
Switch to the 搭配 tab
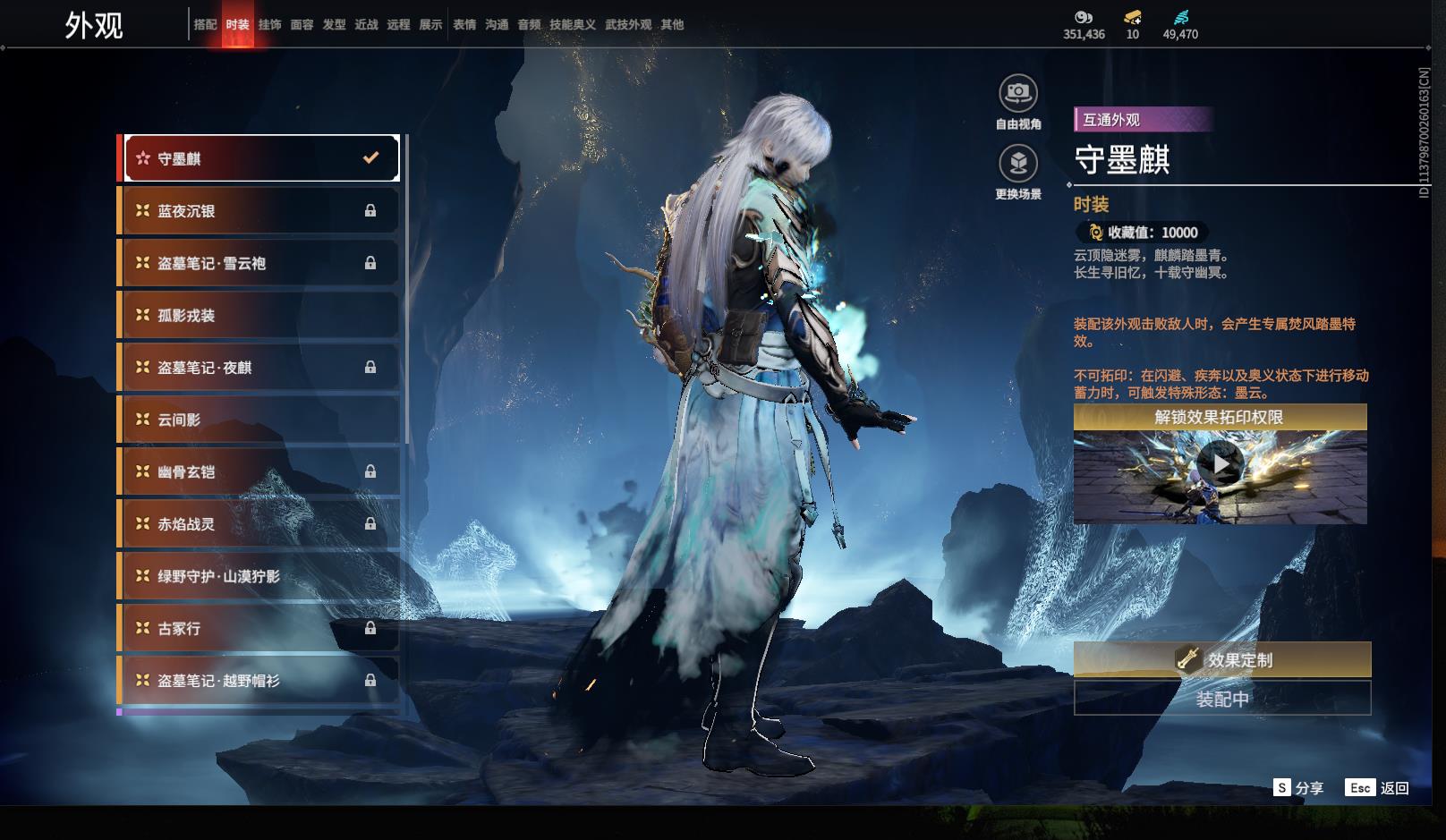(205, 25)
